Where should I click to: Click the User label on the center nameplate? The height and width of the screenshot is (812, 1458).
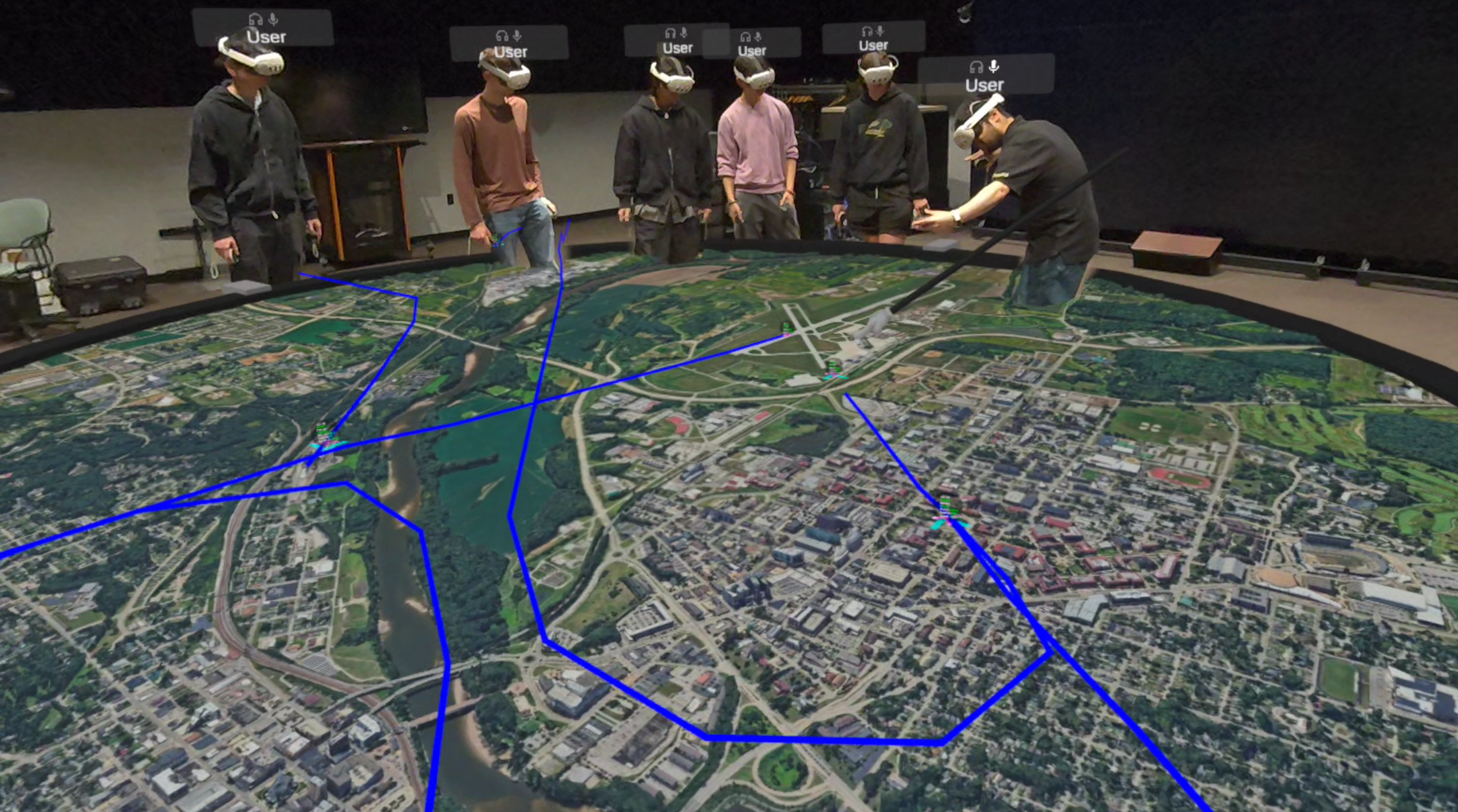[x=678, y=48]
